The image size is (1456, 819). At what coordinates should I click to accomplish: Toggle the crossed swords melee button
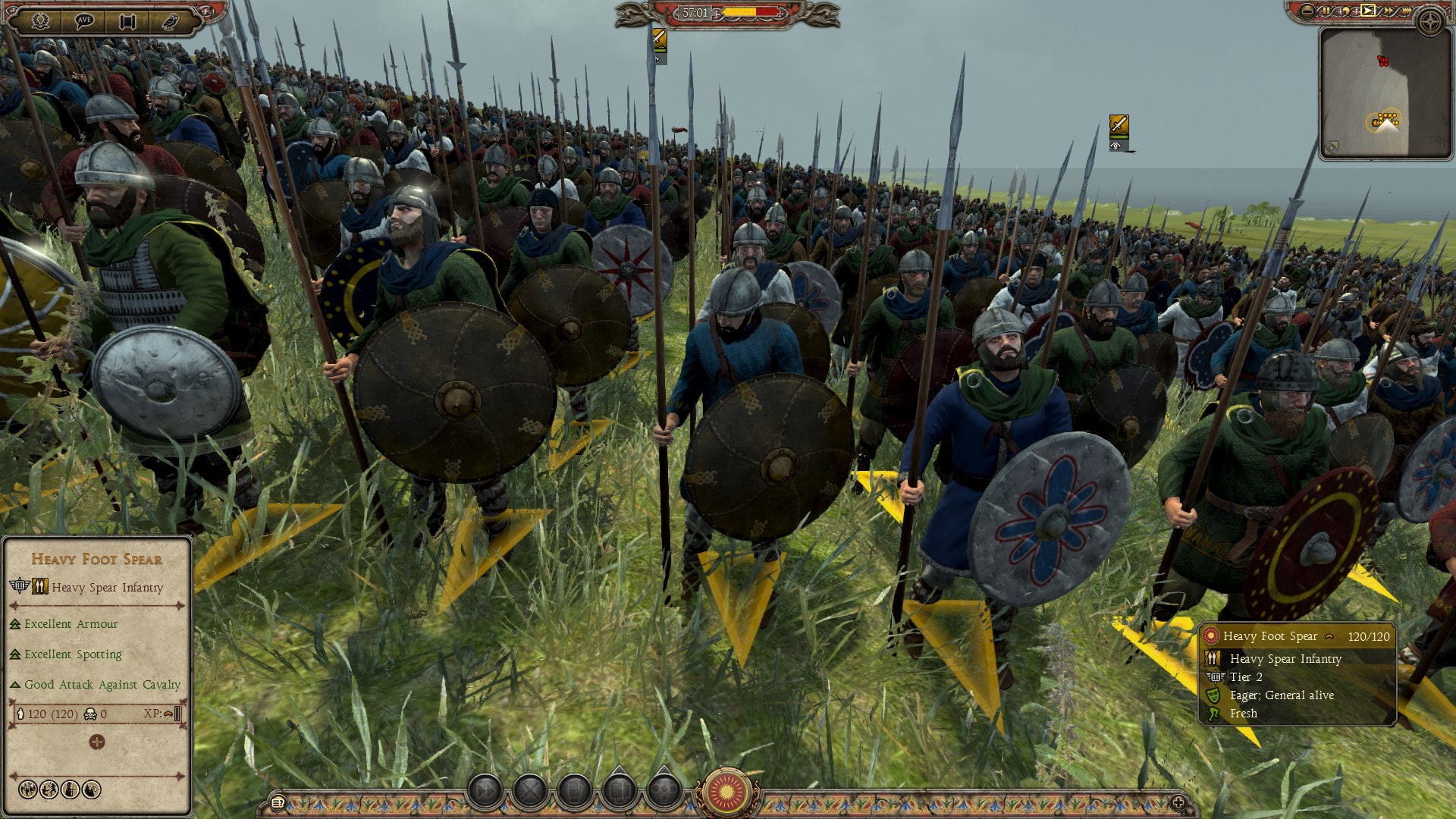(x=530, y=791)
